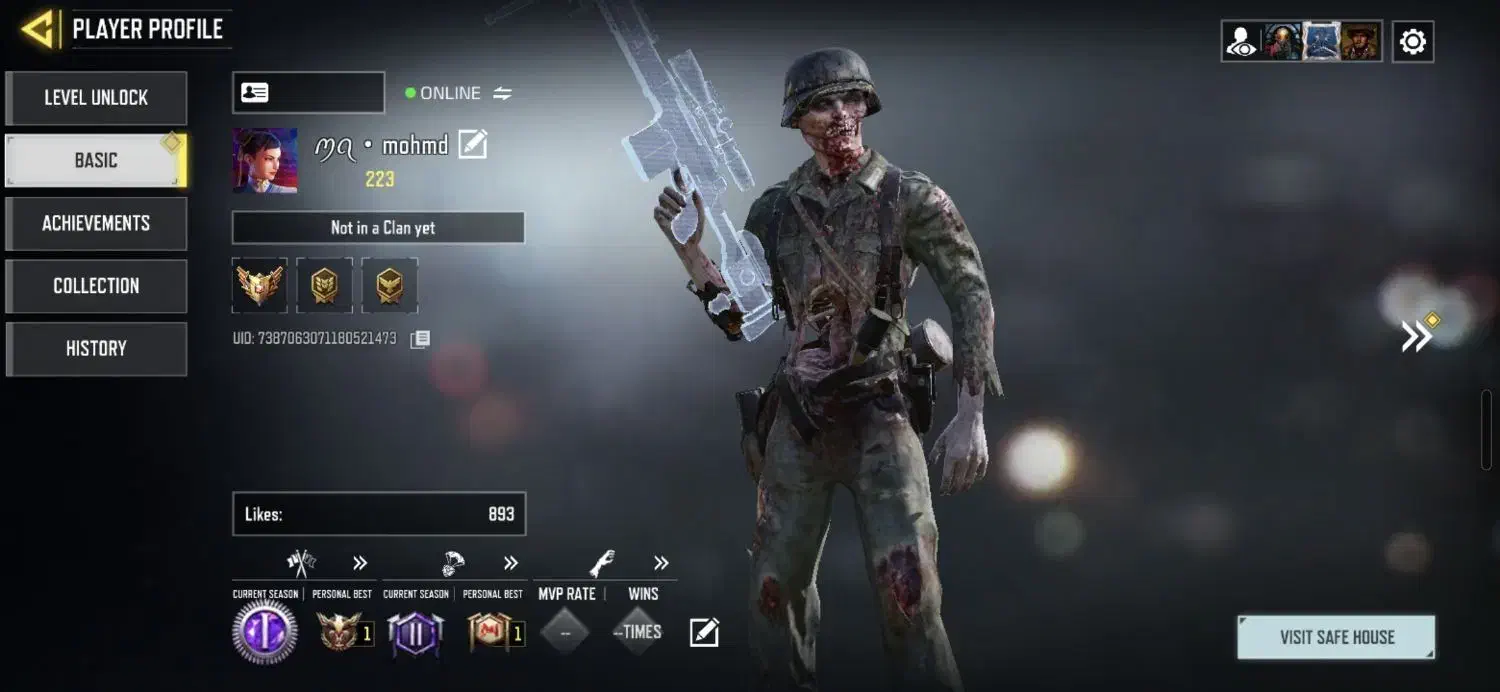Select the winged gold medal badge
Screen dimensions: 1500x692
pos(260,286)
